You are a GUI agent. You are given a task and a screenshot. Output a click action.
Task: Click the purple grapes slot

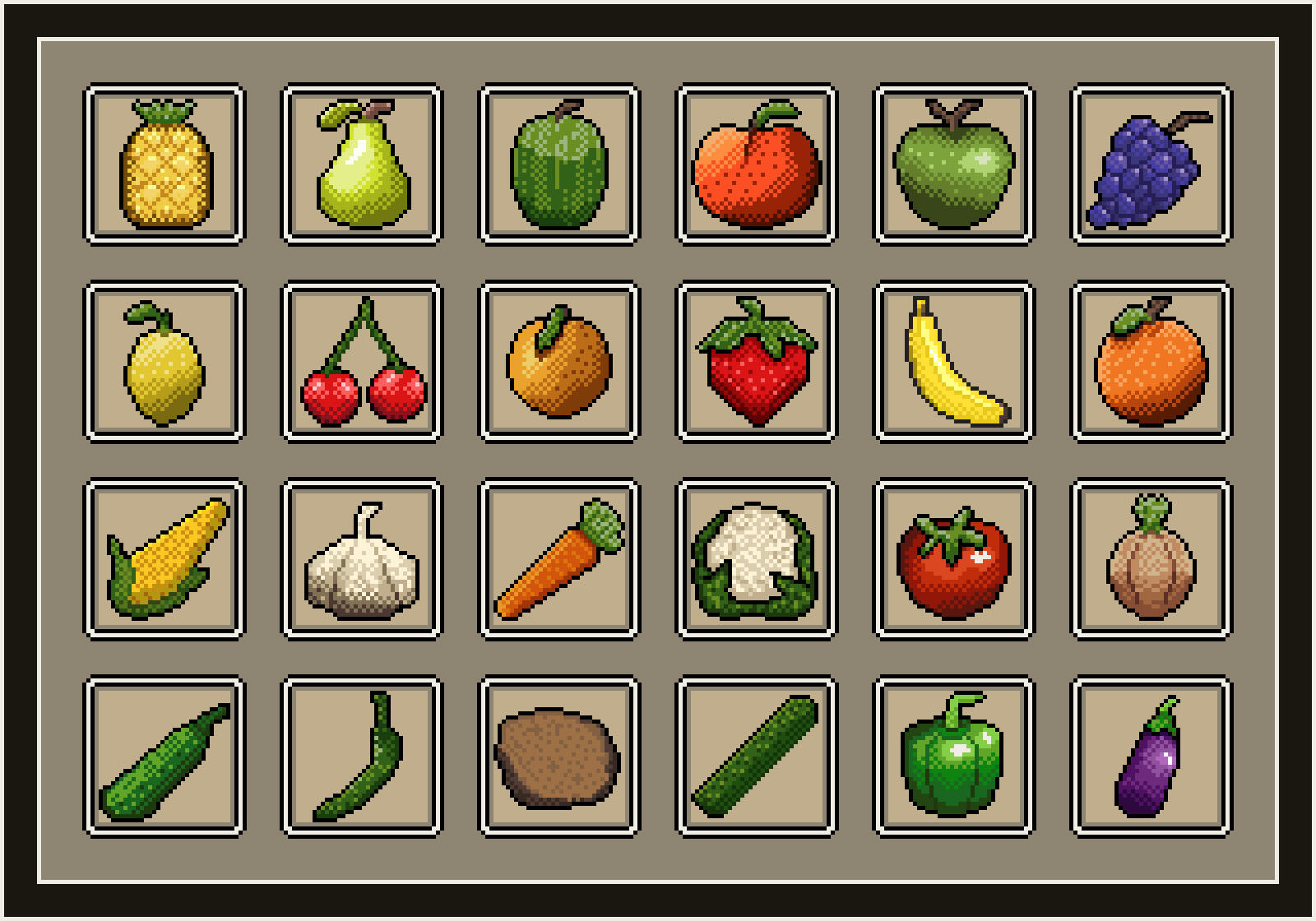pos(1151,164)
